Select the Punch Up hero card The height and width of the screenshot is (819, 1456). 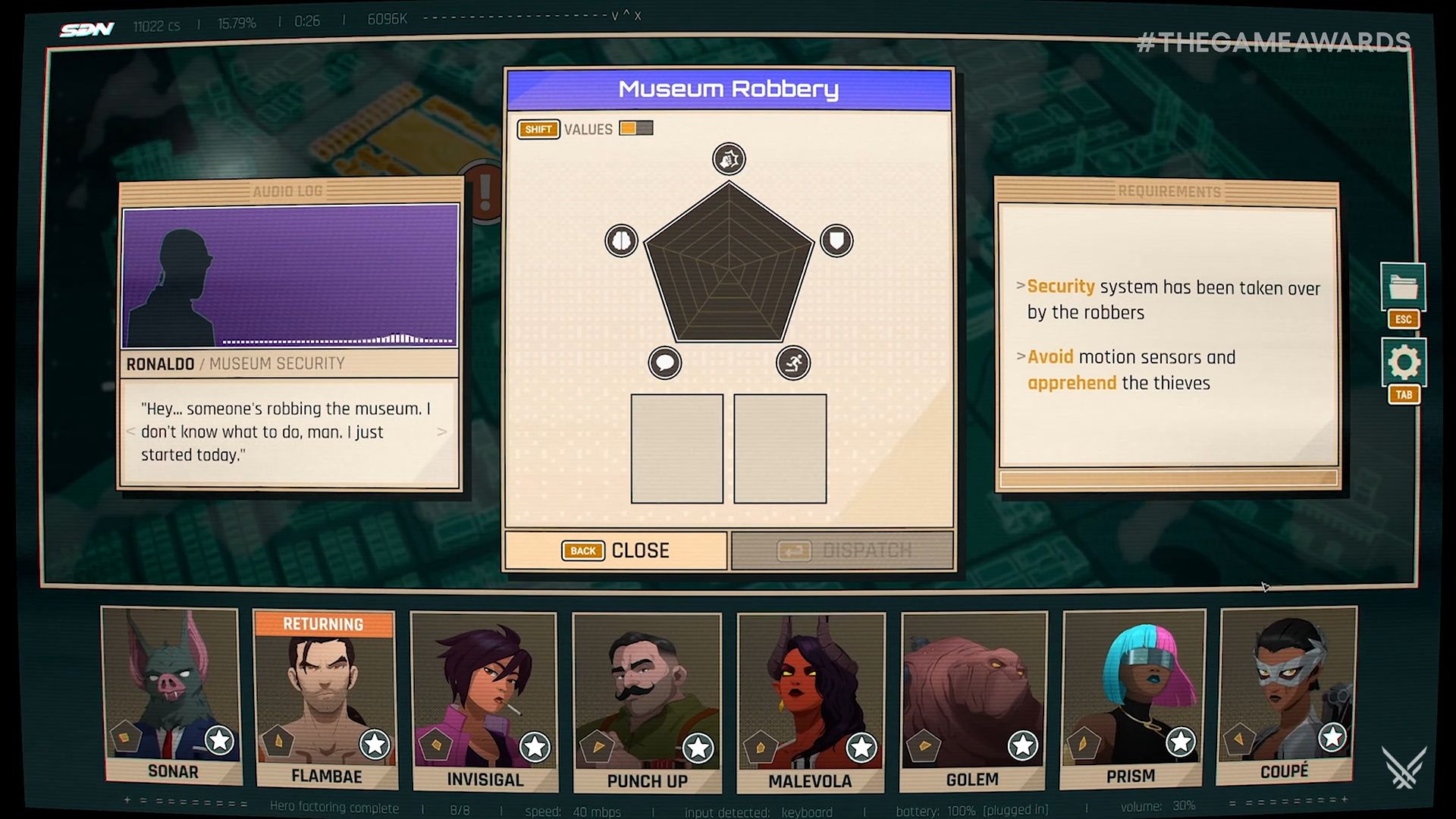click(647, 701)
